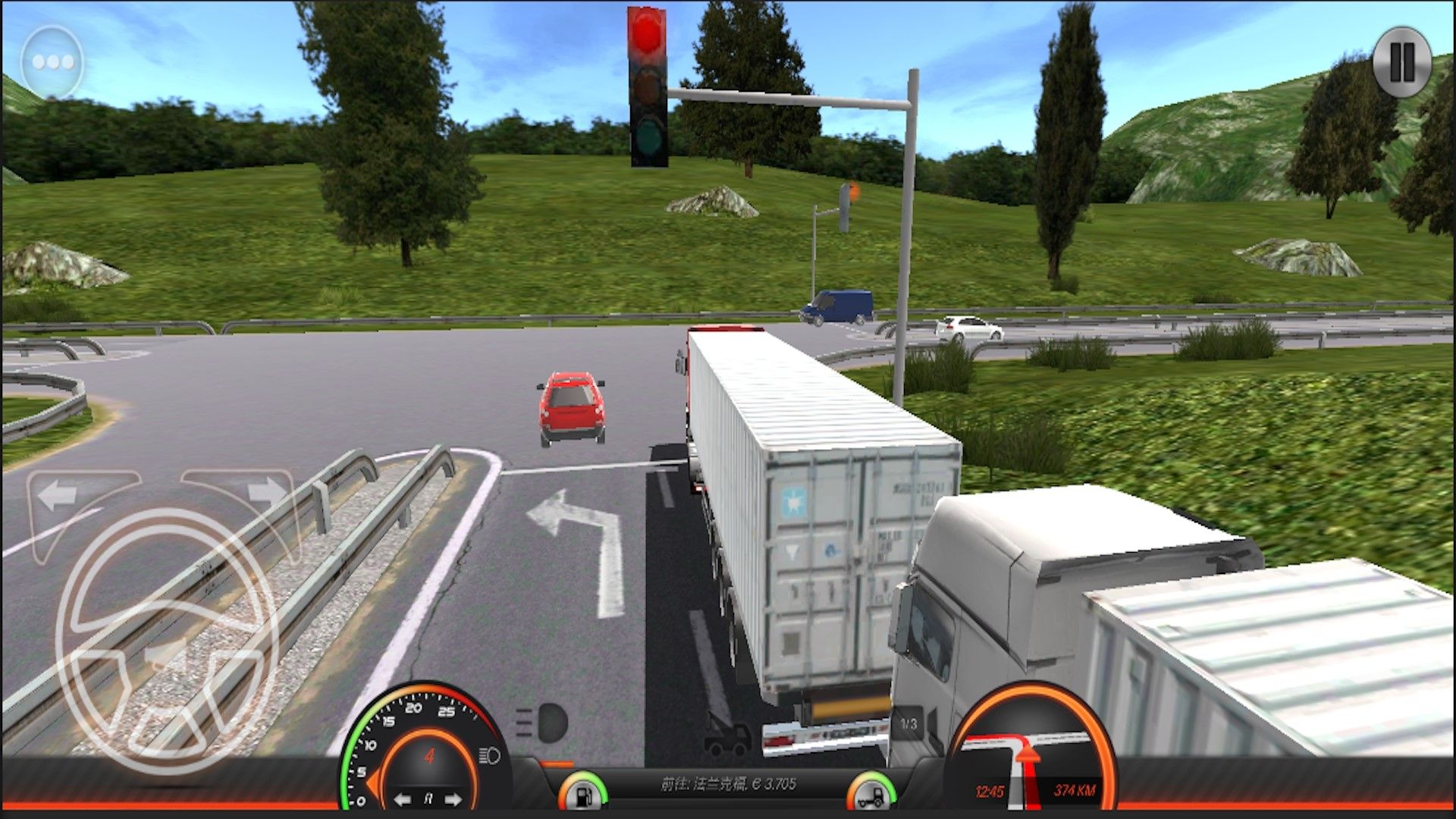Toggle the large headlight beam button
The width and height of the screenshot is (1456, 819).
coord(544,723)
